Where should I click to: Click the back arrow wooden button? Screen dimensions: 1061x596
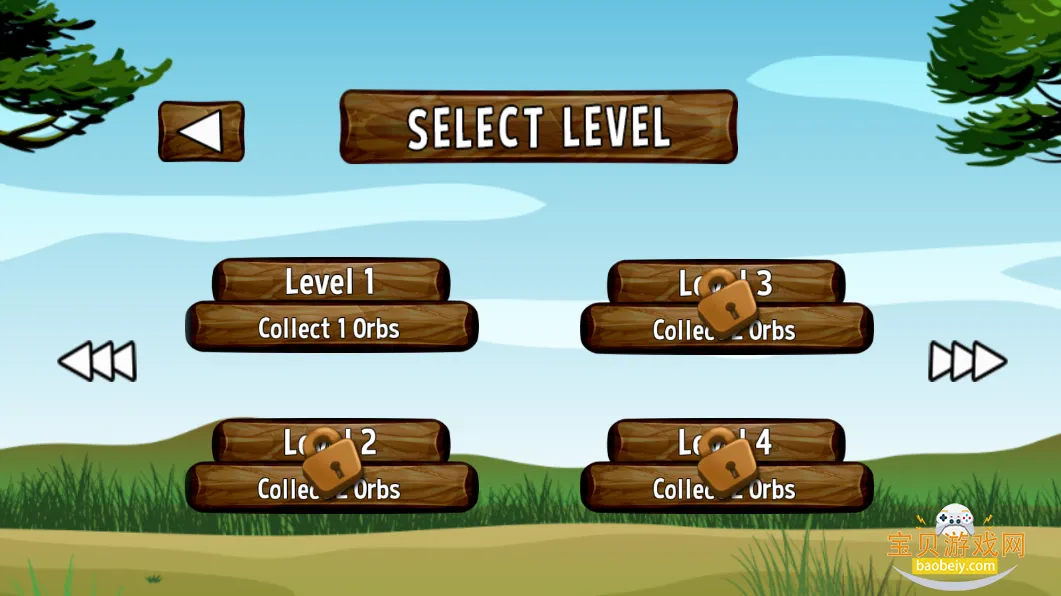point(201,131)
